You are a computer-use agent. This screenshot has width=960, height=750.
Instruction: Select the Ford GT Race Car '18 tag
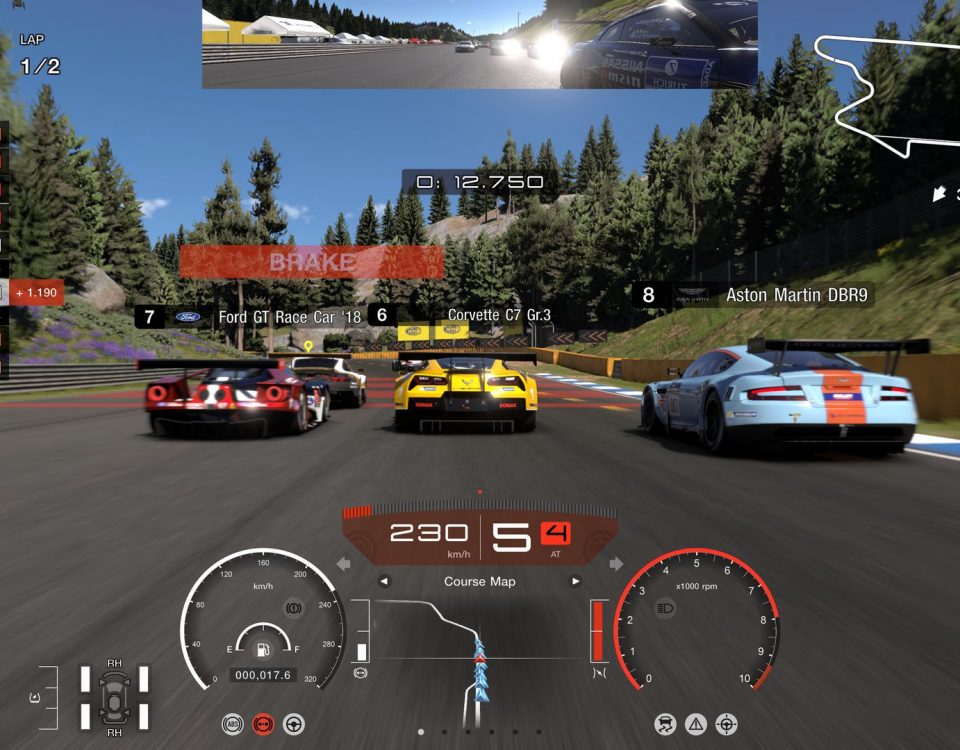tap(250, 317)
